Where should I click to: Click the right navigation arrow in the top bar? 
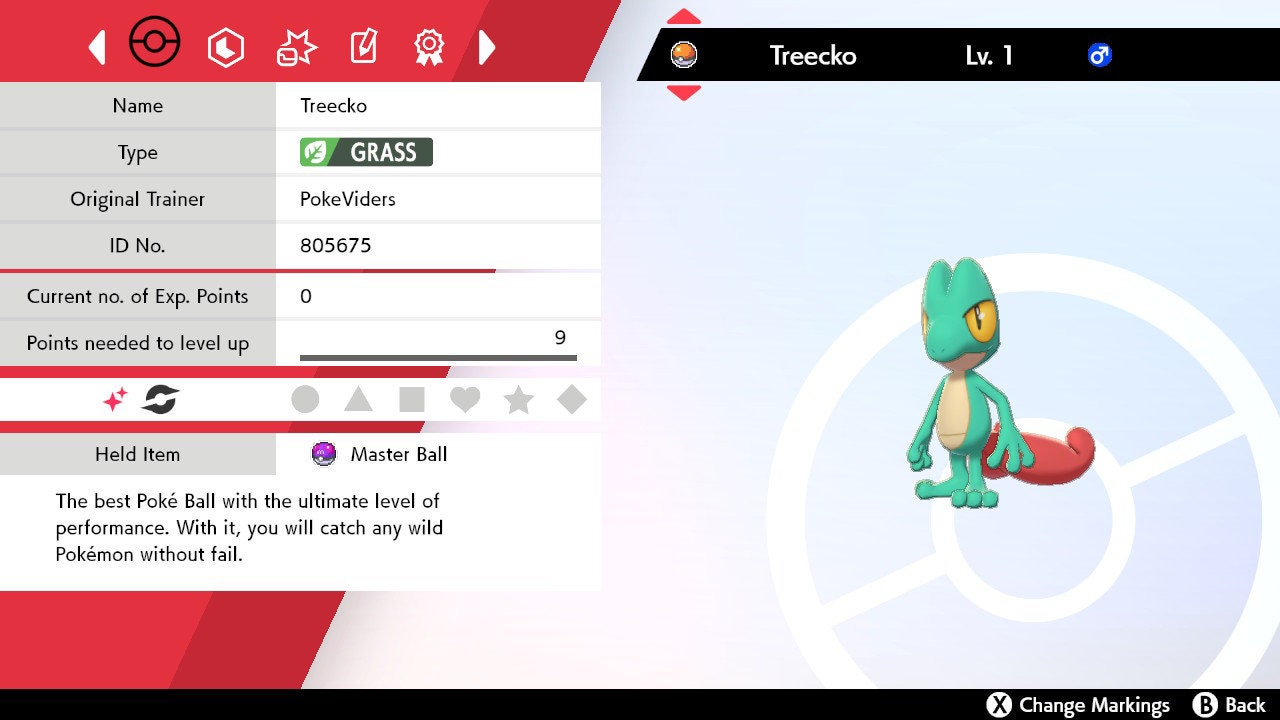tap(487, 45)
